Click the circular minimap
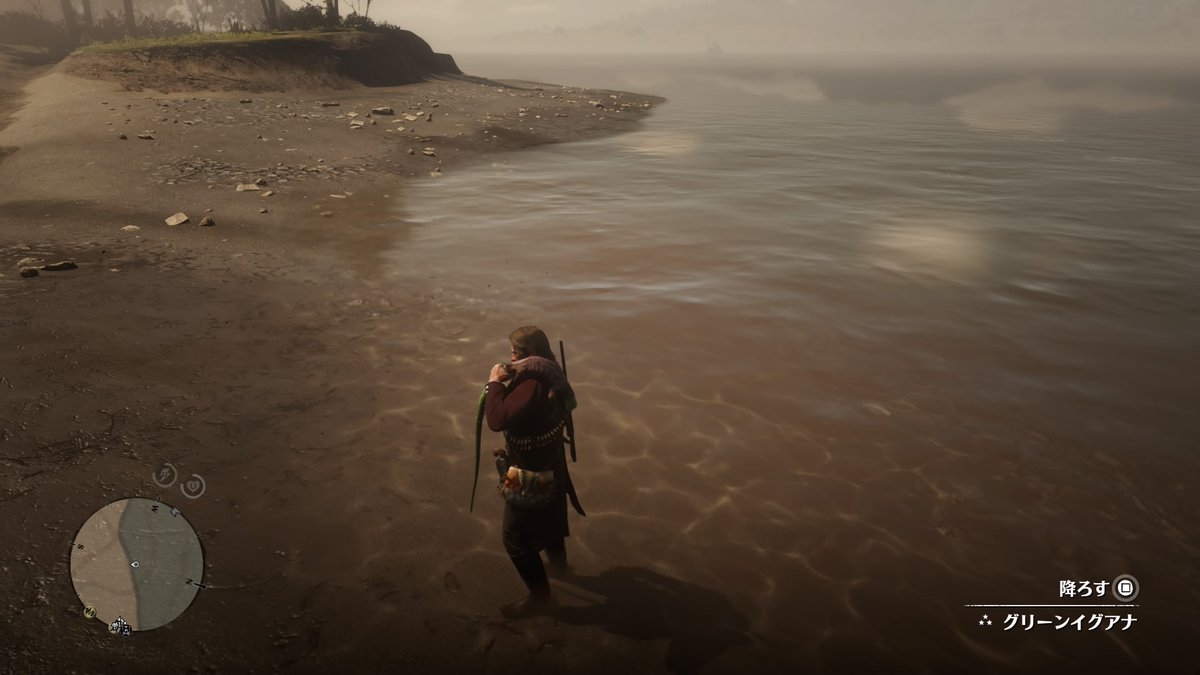The image size is (1200, 675). coord(136,564)
